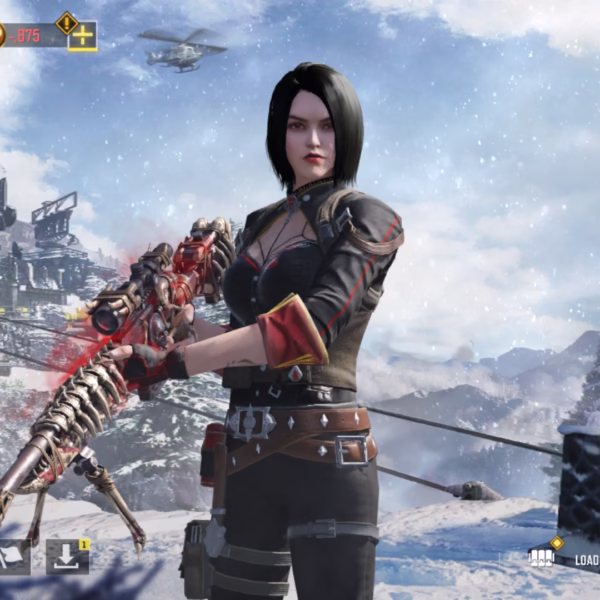
Task: Tap the yellow plus add-currency button
Action: pyautogui.click(x=82, y=37)
